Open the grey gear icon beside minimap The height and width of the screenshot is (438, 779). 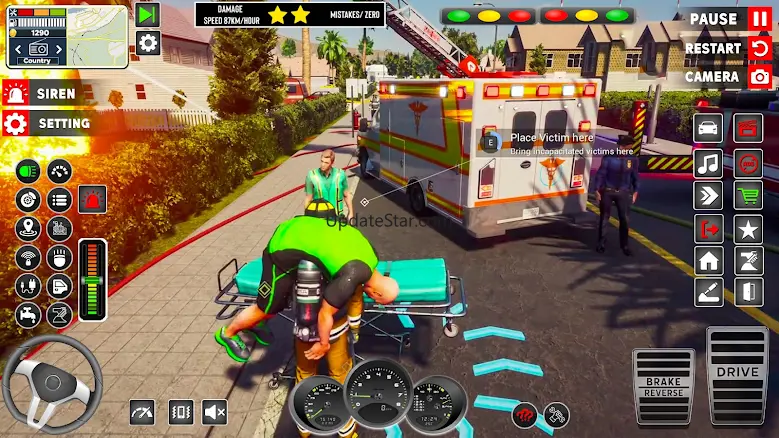point(148,42)
